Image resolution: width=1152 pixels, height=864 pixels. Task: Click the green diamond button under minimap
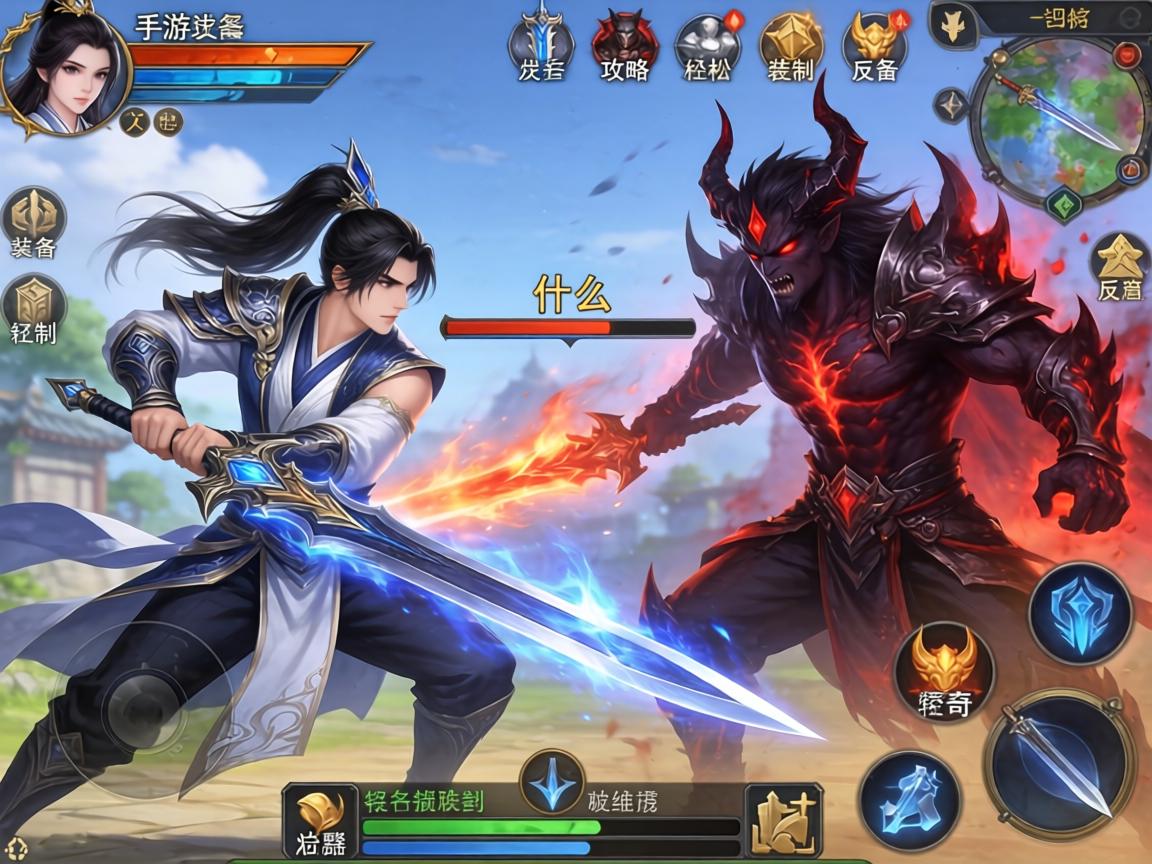[x=1063, y=204]
